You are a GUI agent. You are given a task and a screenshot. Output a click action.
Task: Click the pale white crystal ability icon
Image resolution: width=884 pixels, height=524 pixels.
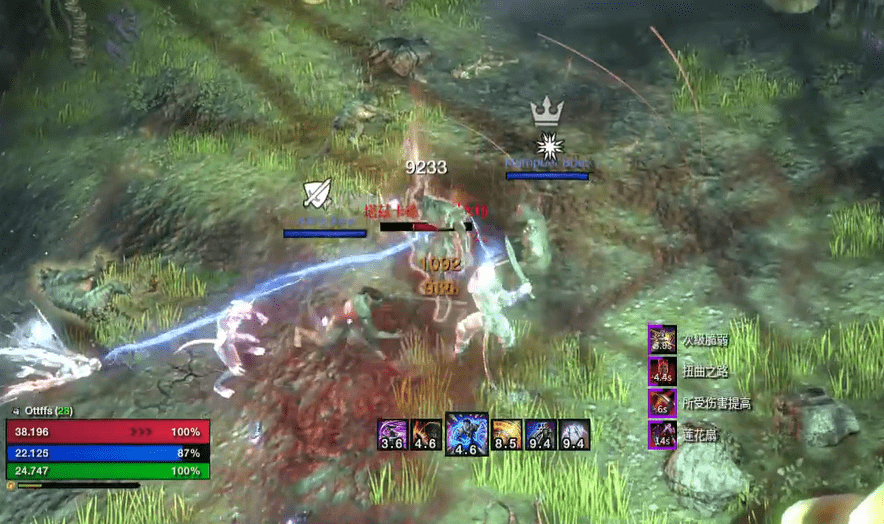point(574,435)
